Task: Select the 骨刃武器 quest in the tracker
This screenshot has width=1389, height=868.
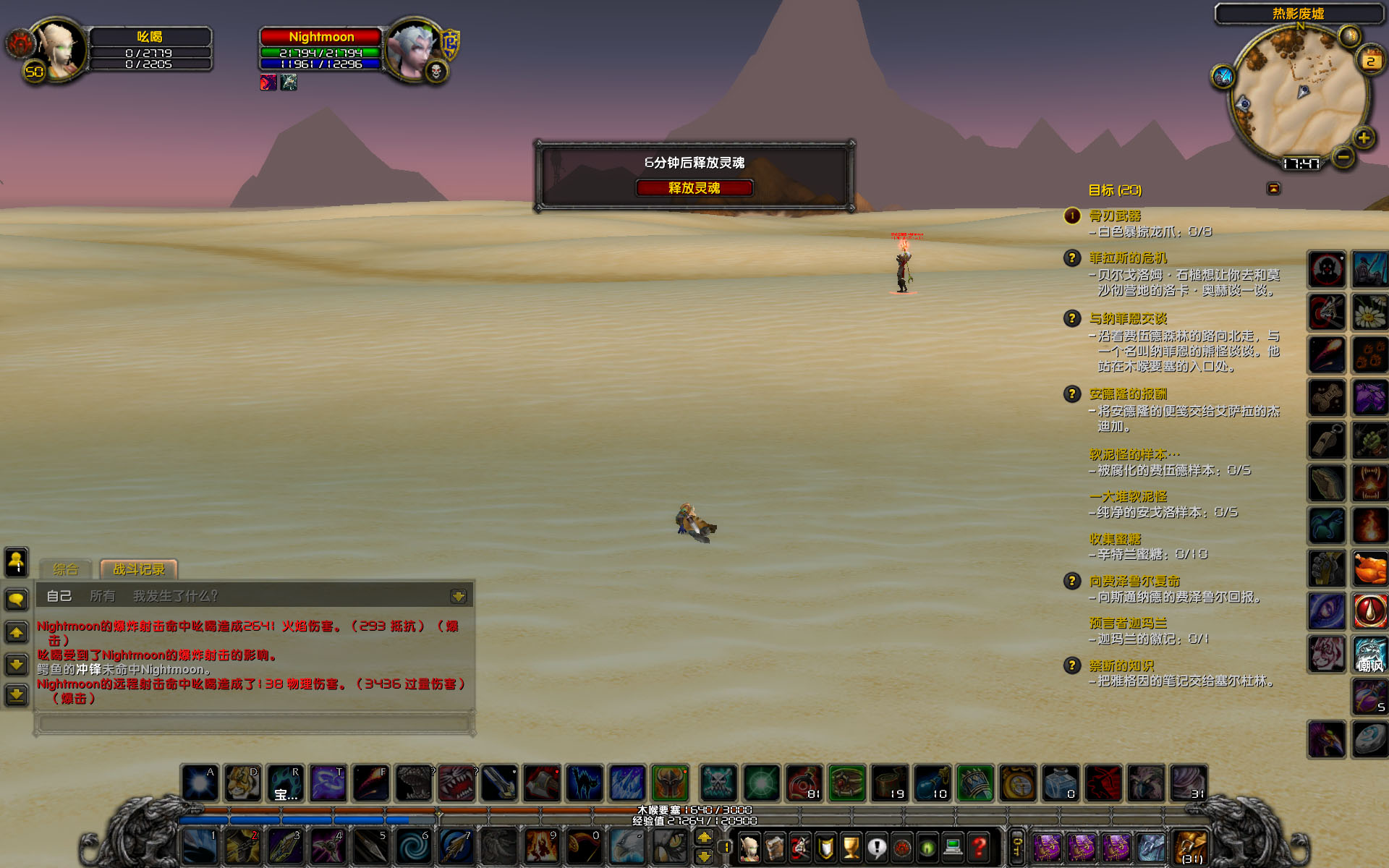Action: pyautogui.click(x=1115, y=216)
